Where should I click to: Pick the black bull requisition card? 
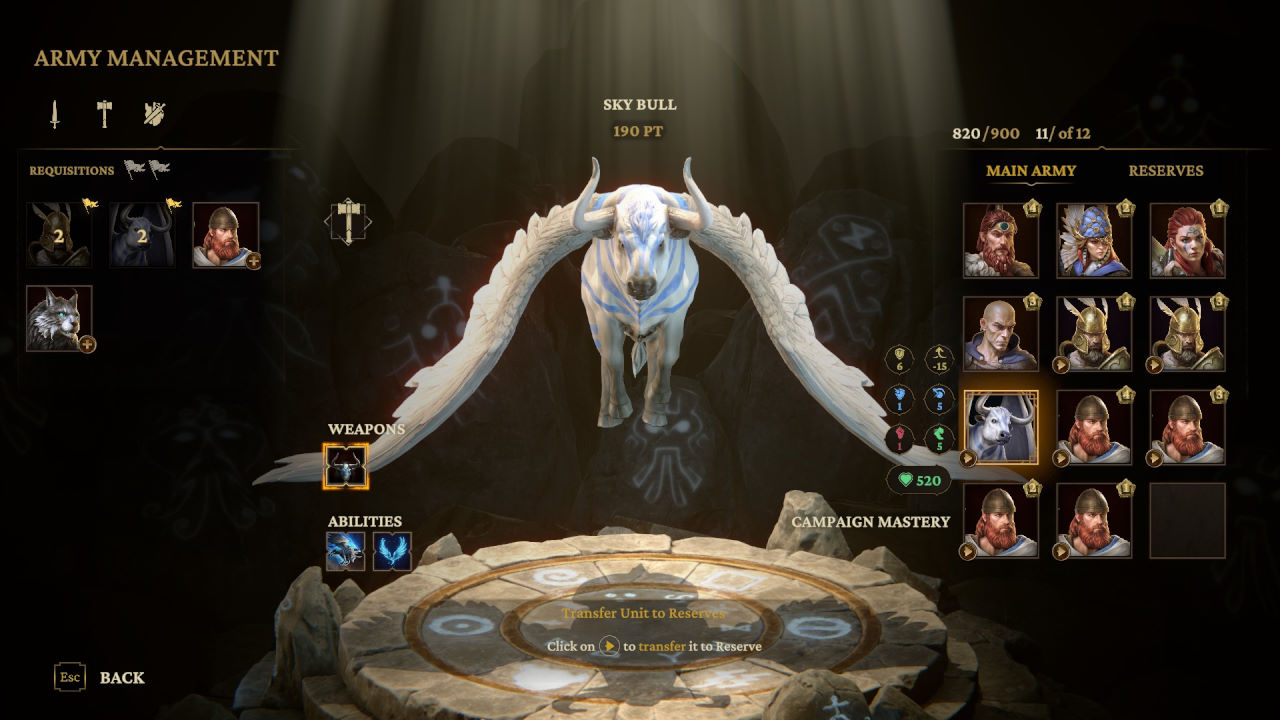click(142, 236)
